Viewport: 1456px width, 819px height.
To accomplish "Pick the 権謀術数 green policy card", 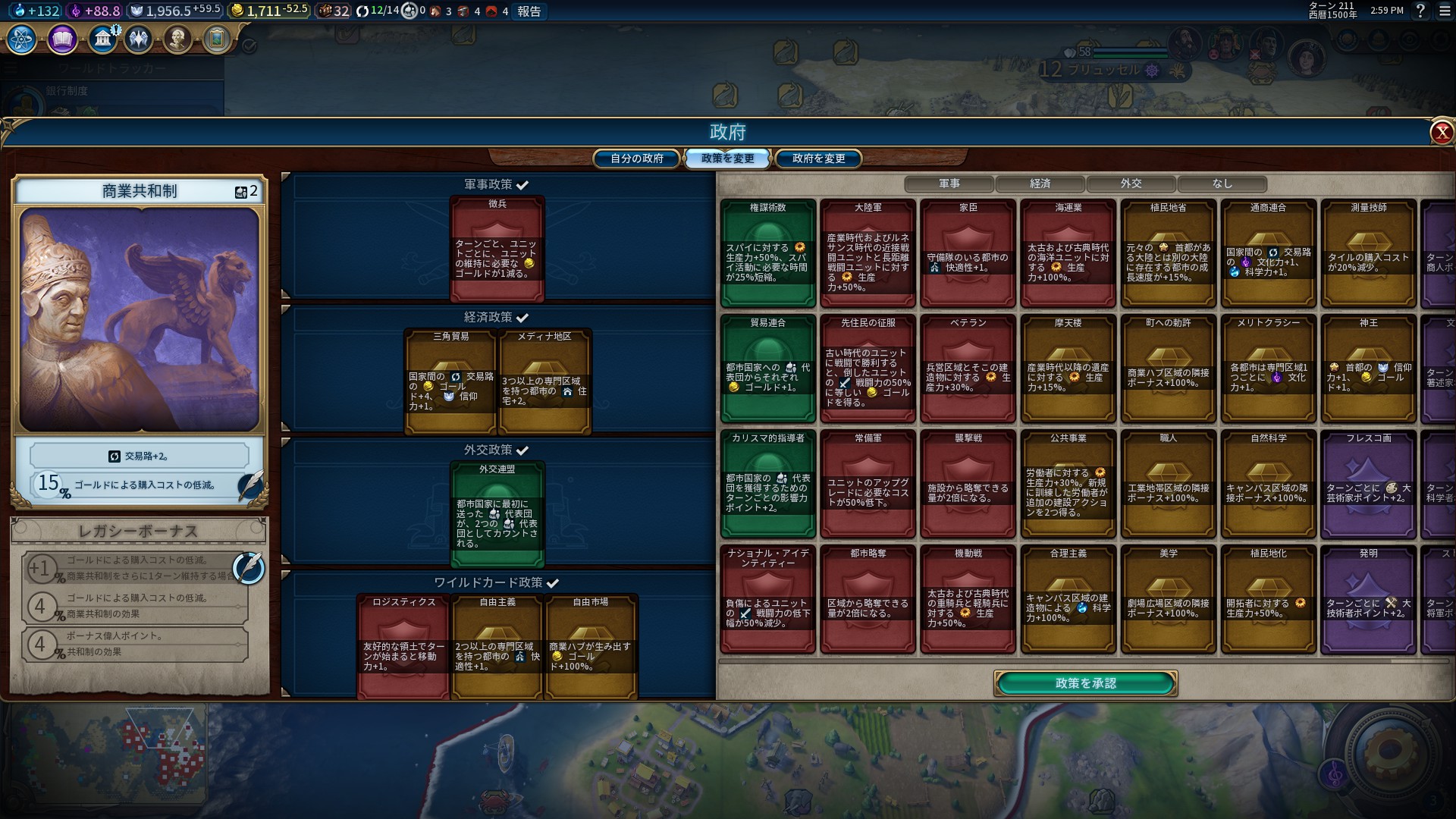I will pos(767,253).
